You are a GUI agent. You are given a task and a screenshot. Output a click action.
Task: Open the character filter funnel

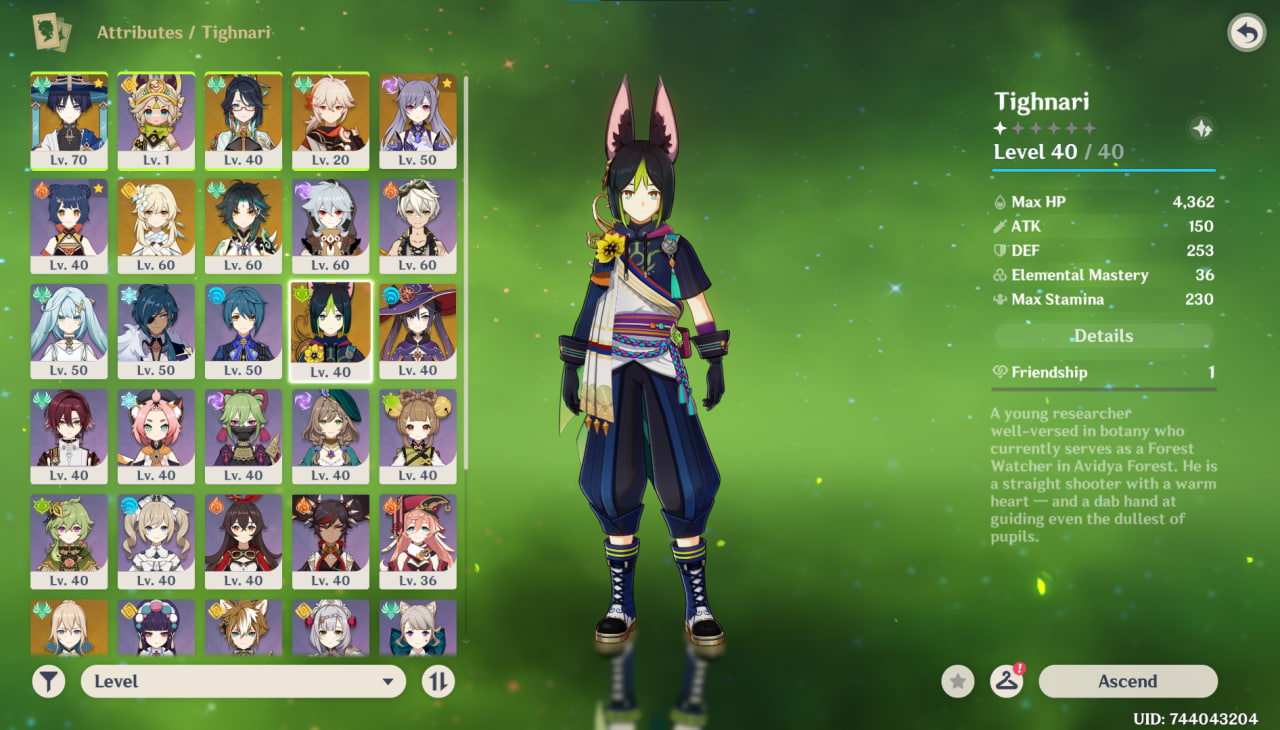pyautogui.click(x=48, y=681)
